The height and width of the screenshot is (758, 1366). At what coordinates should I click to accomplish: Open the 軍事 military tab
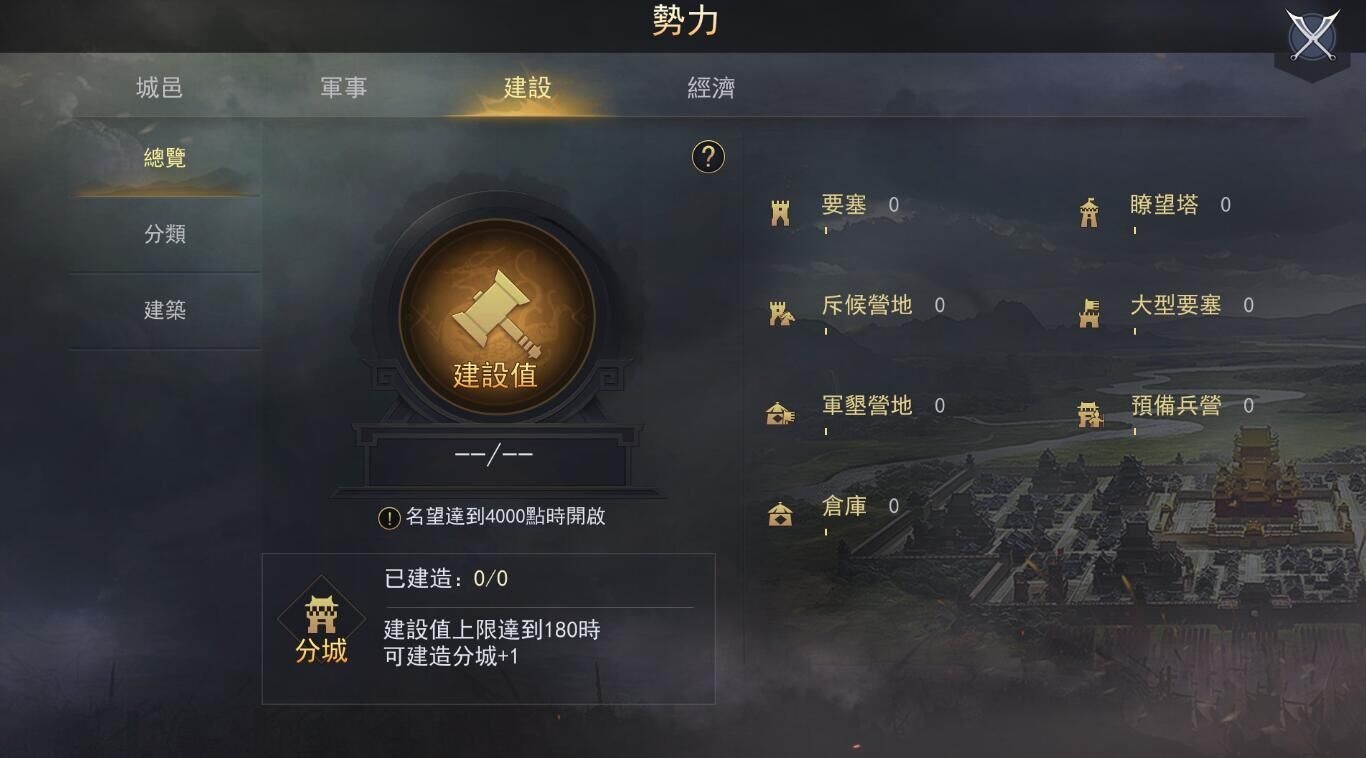343,88
